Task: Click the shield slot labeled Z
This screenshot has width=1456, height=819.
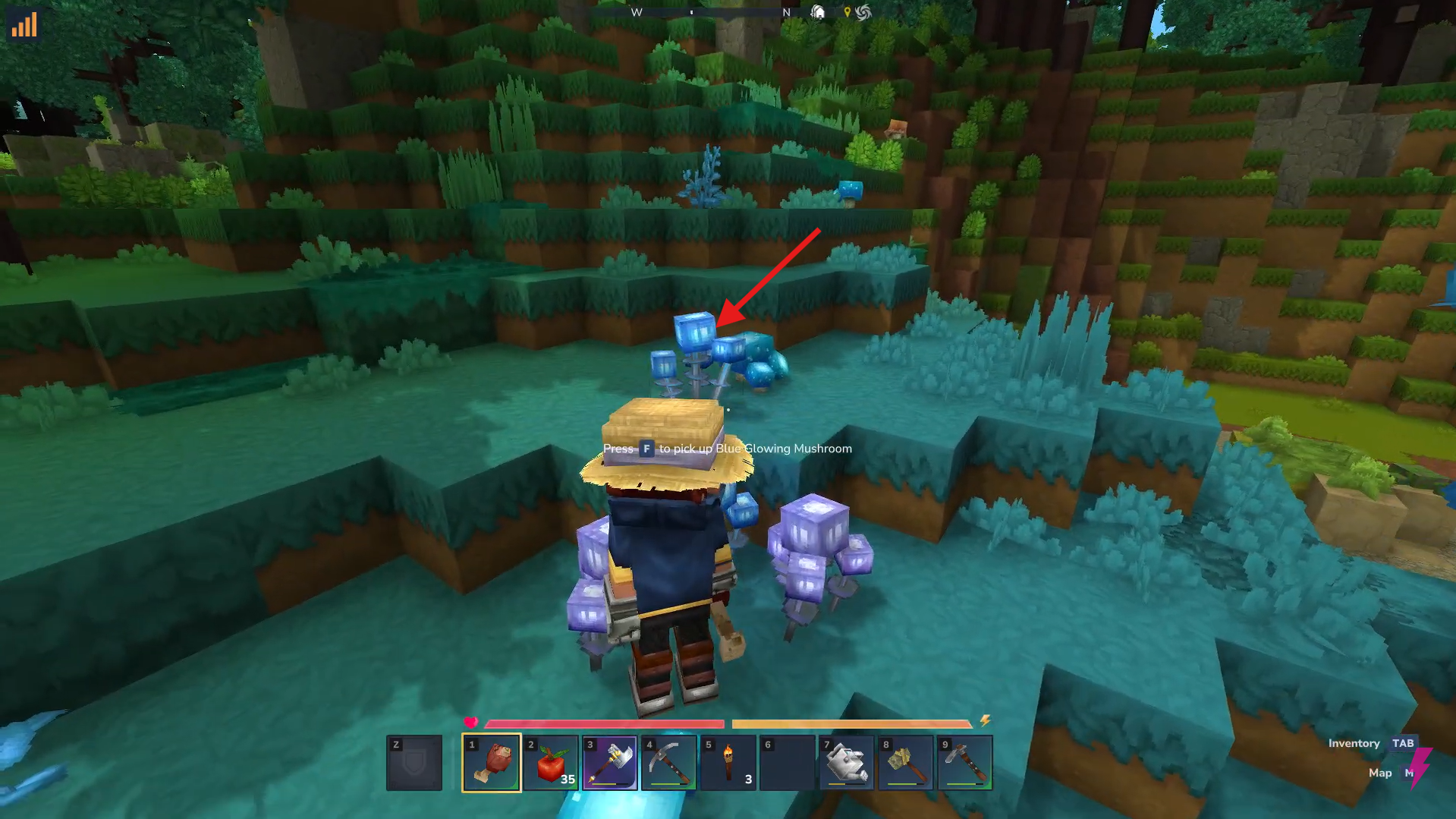Action: click(415, 763)
